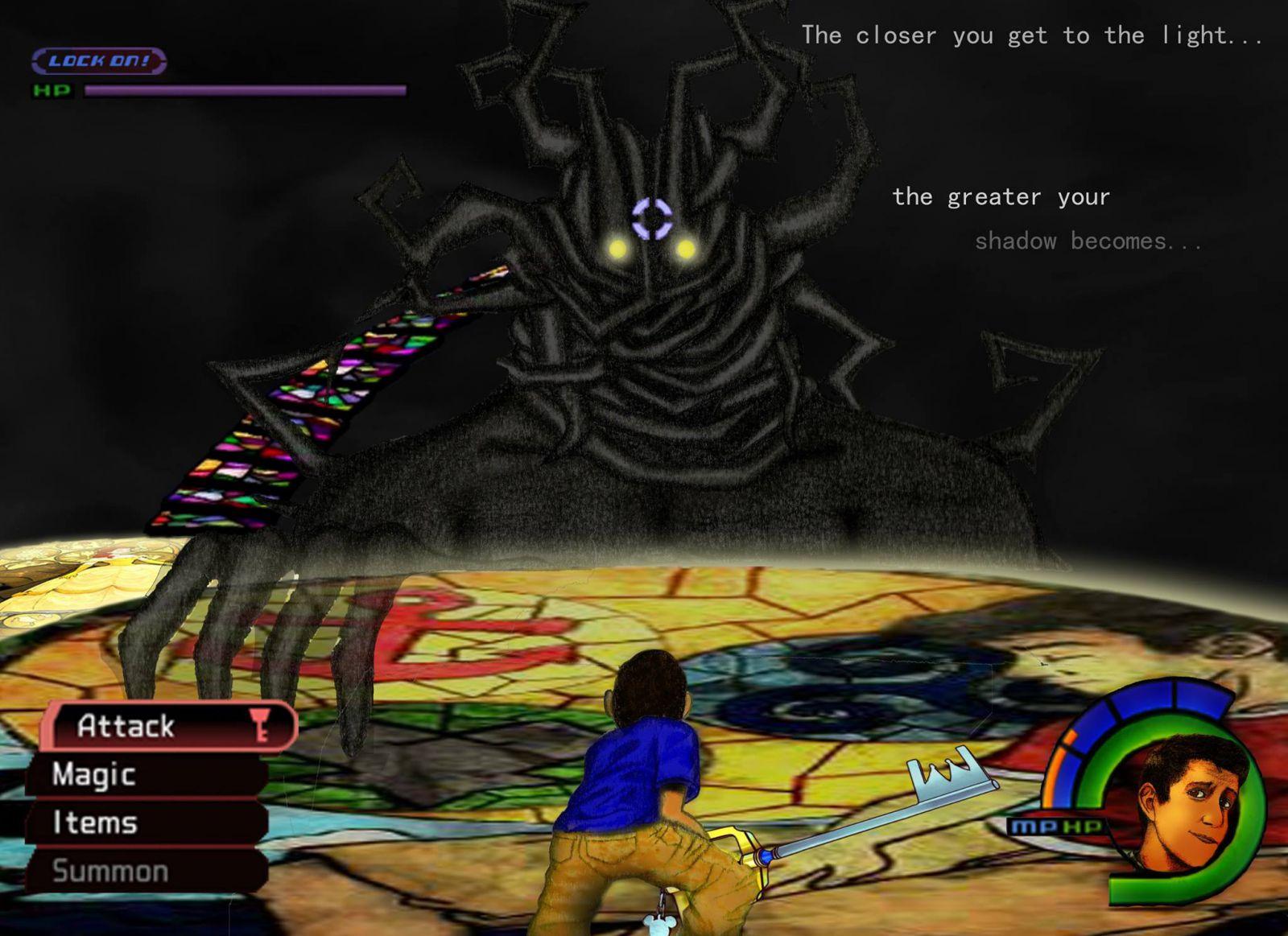Click the lock-on target reticle

(x=651, y=219)
